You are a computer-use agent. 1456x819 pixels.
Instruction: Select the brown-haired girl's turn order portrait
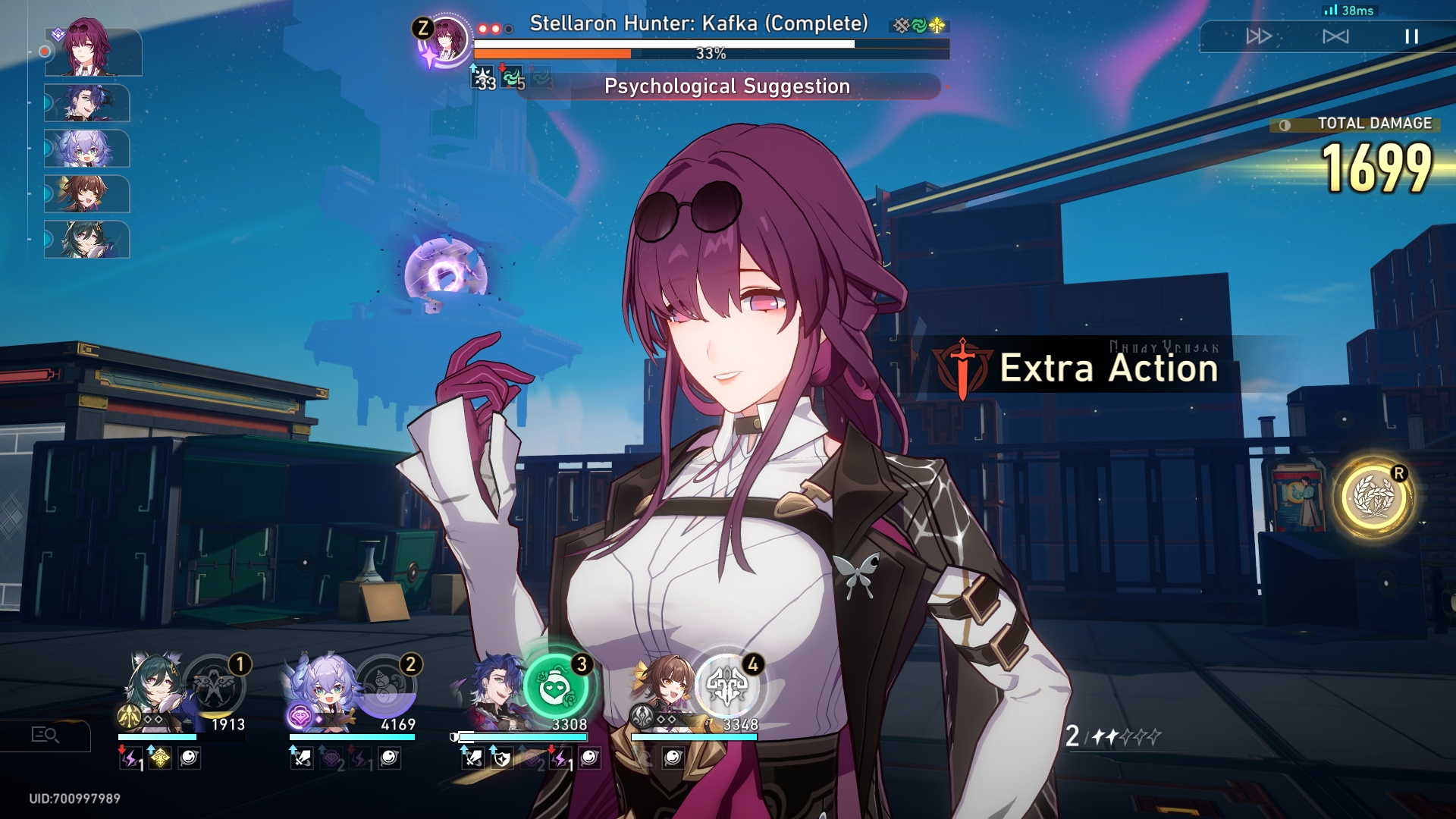[87, 194]
